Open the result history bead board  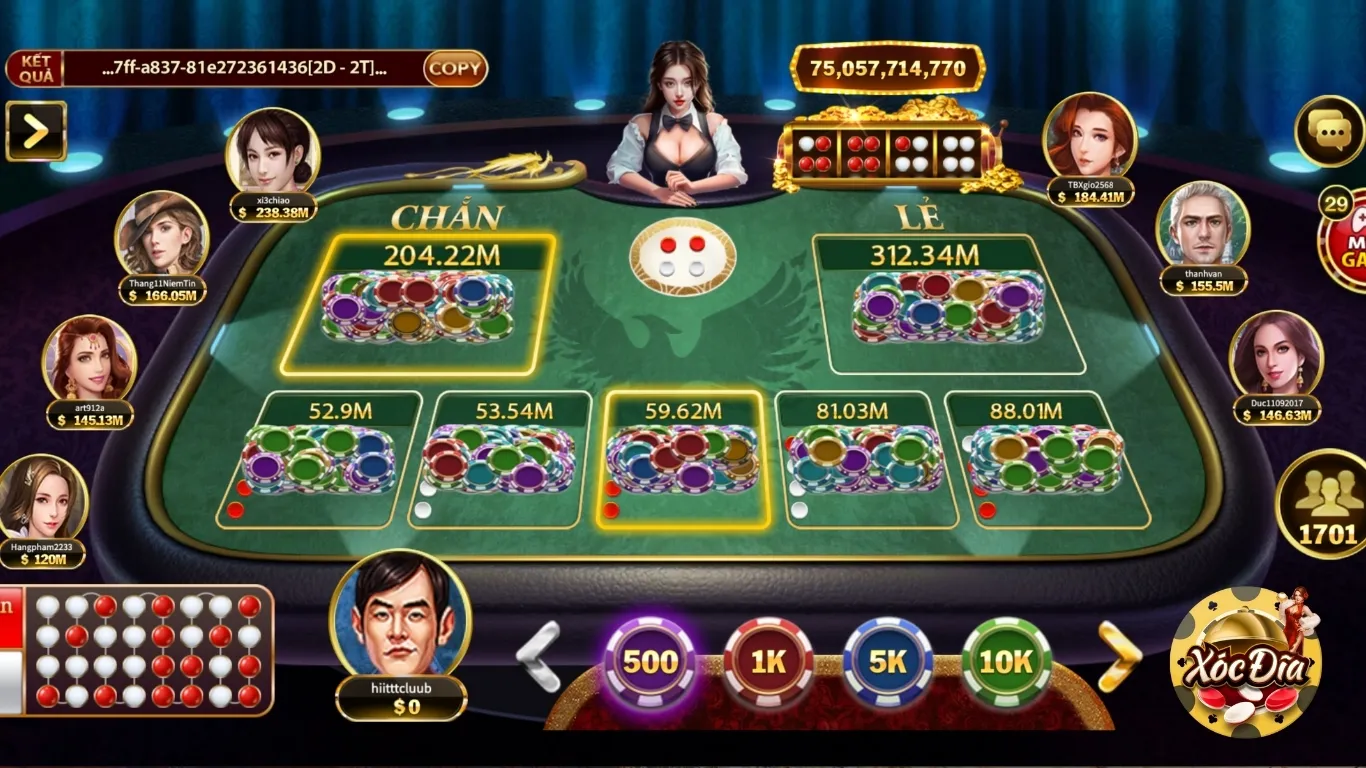148,650
